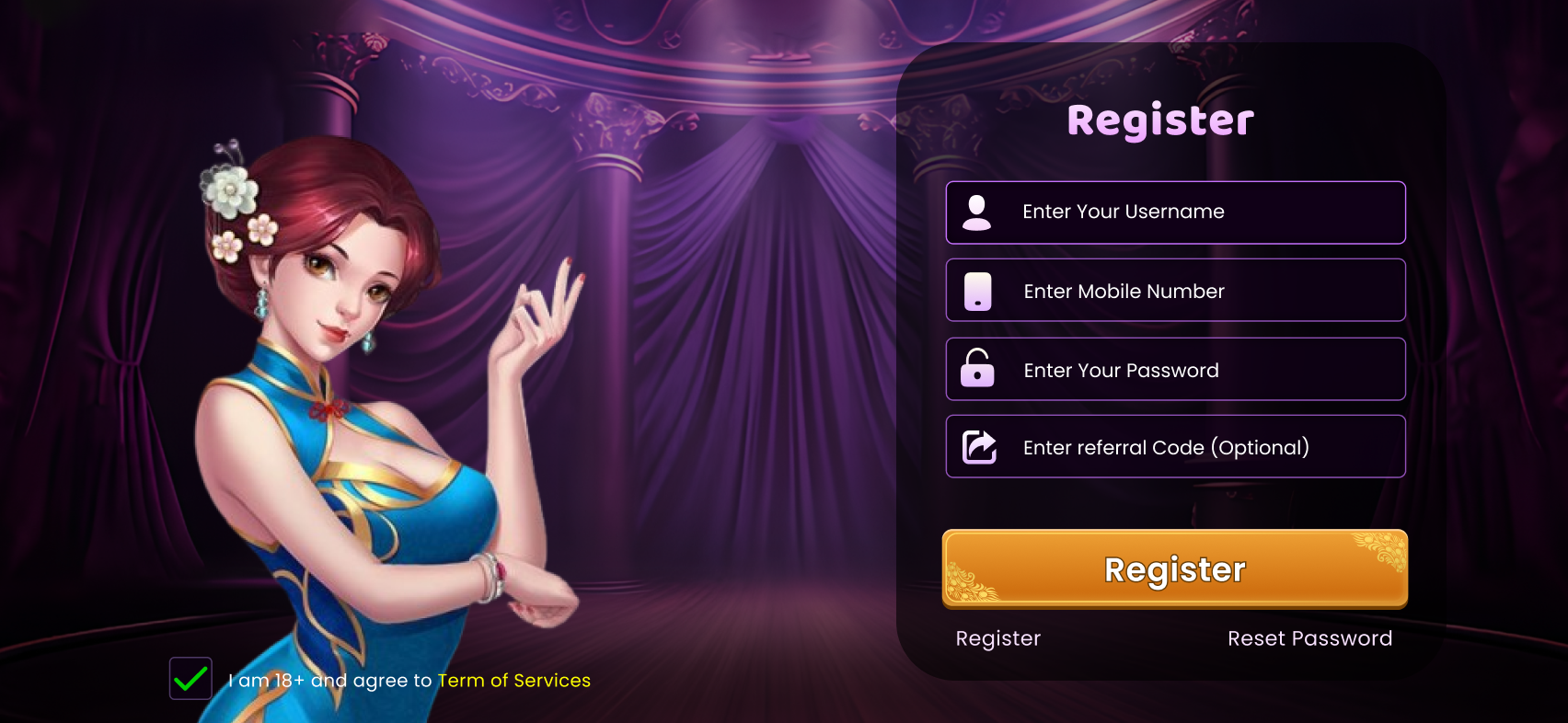Click the username person icon
This screenshot has width=1568, height=723.
[x=977, y=210]
